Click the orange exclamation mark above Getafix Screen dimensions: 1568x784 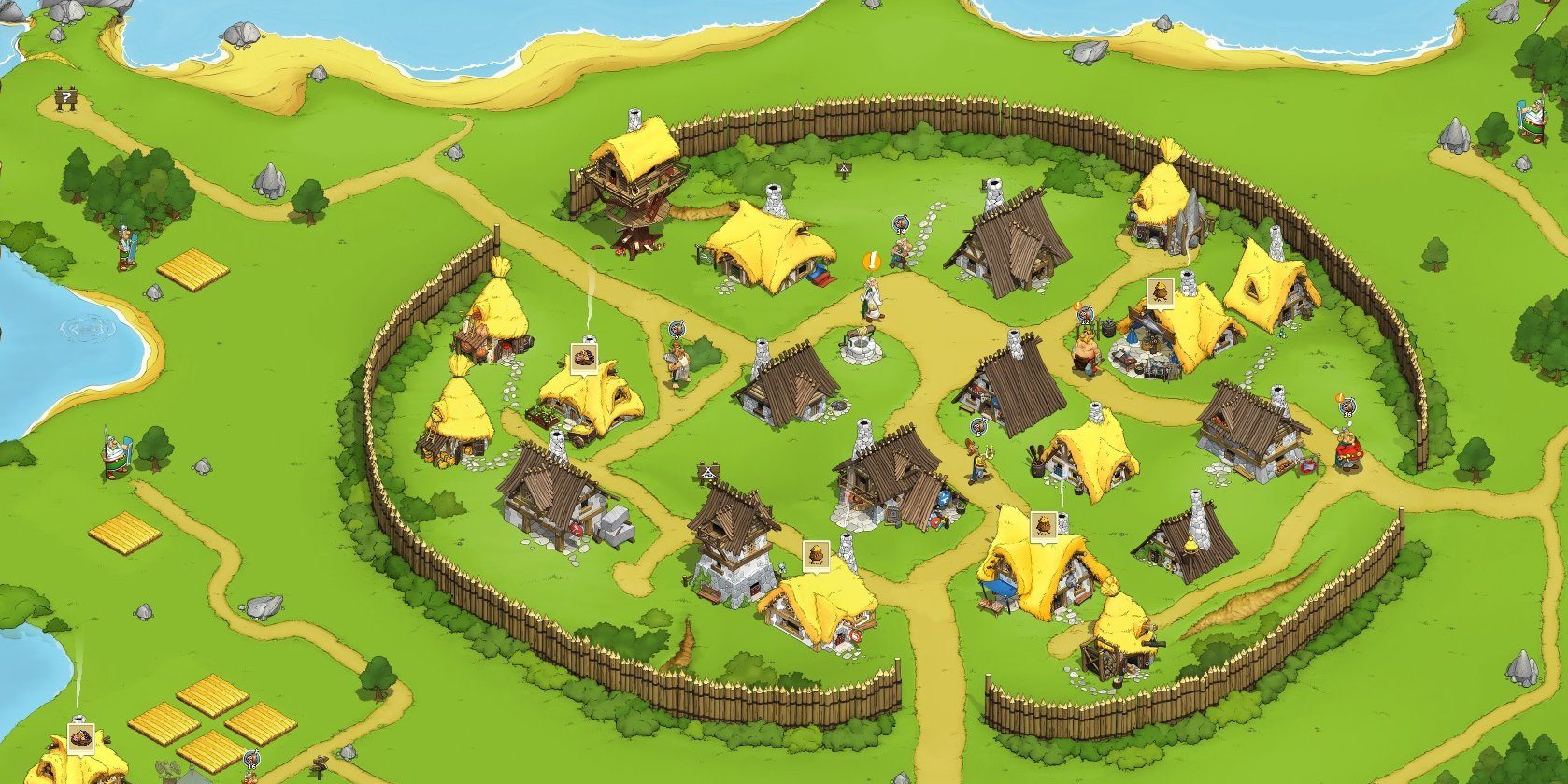pyautogui.click(x=871, y=261)
